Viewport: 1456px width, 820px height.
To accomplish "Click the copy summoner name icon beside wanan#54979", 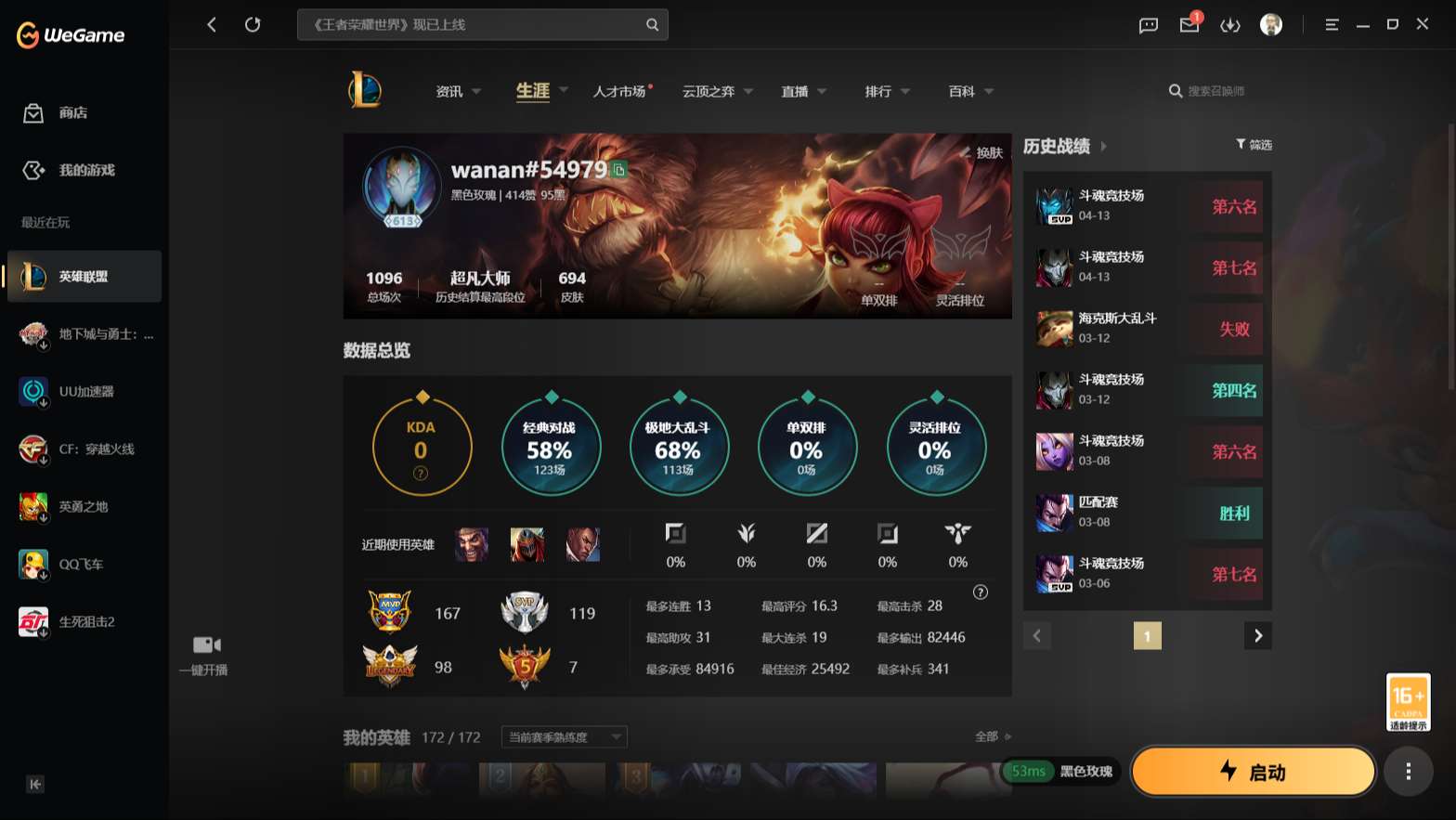I will (618, 171).
